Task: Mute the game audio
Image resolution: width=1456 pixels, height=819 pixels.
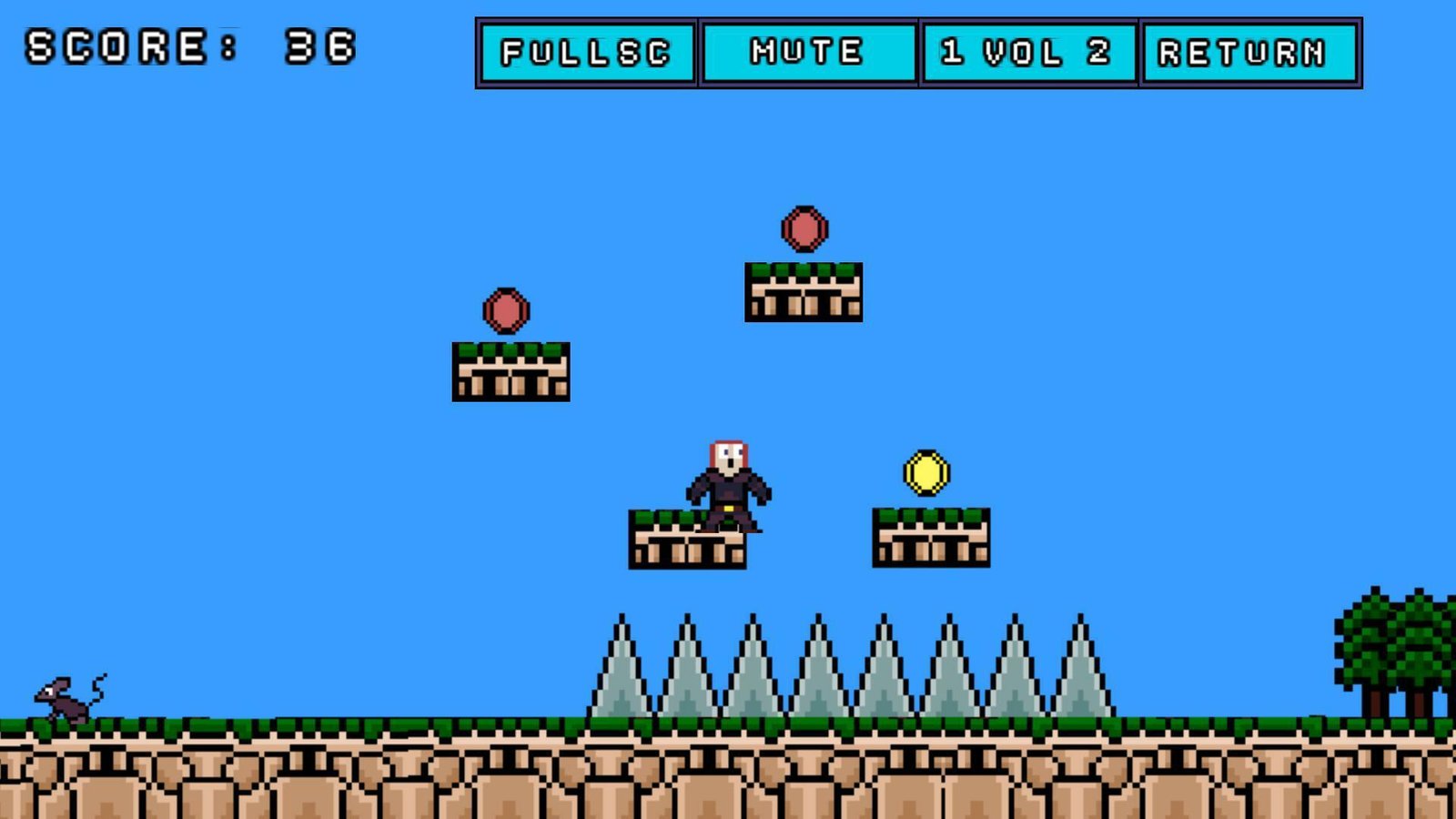Action: 806,52
